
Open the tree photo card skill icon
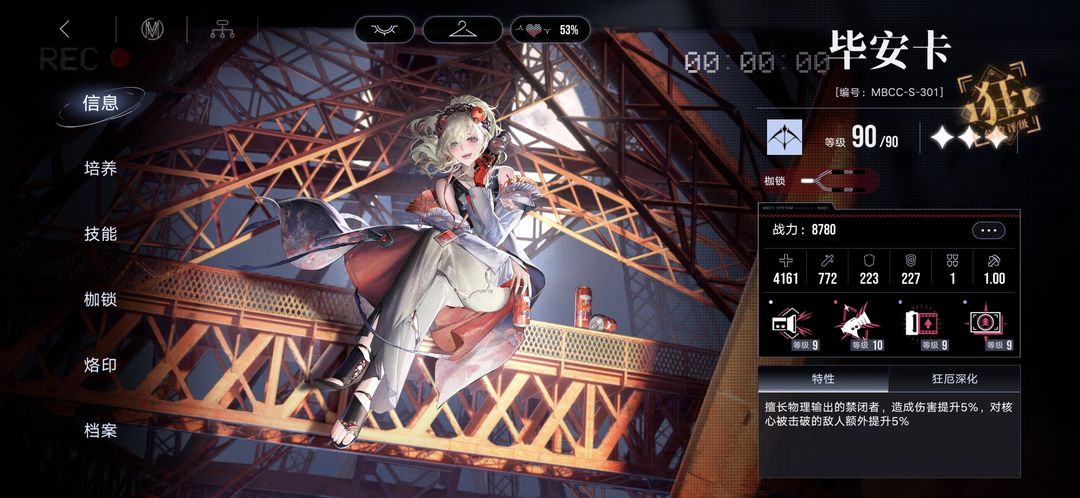click(x=987, y=324)
